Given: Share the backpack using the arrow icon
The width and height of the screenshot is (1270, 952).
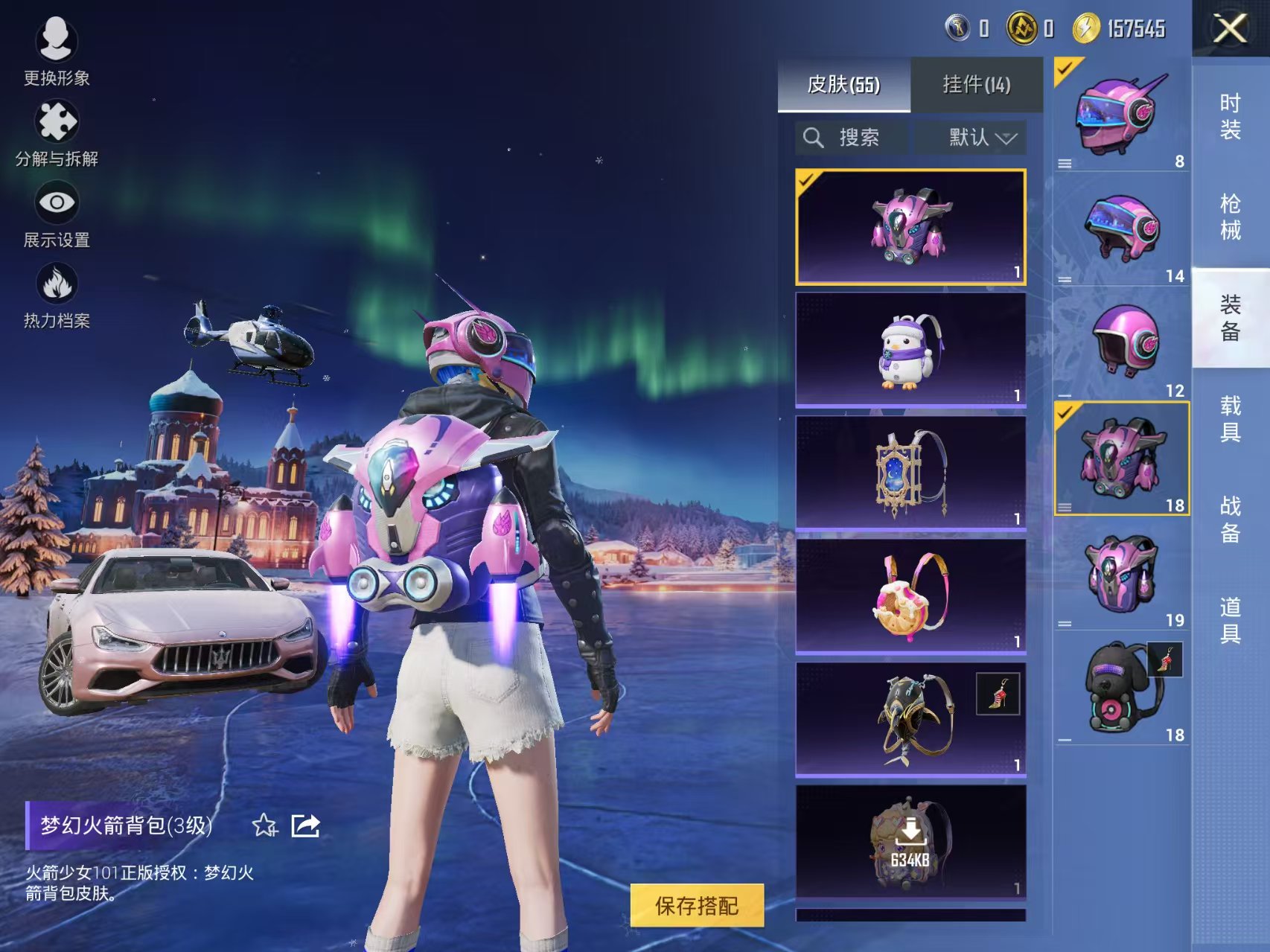Looking at the screenshot, I should (305, 825).
